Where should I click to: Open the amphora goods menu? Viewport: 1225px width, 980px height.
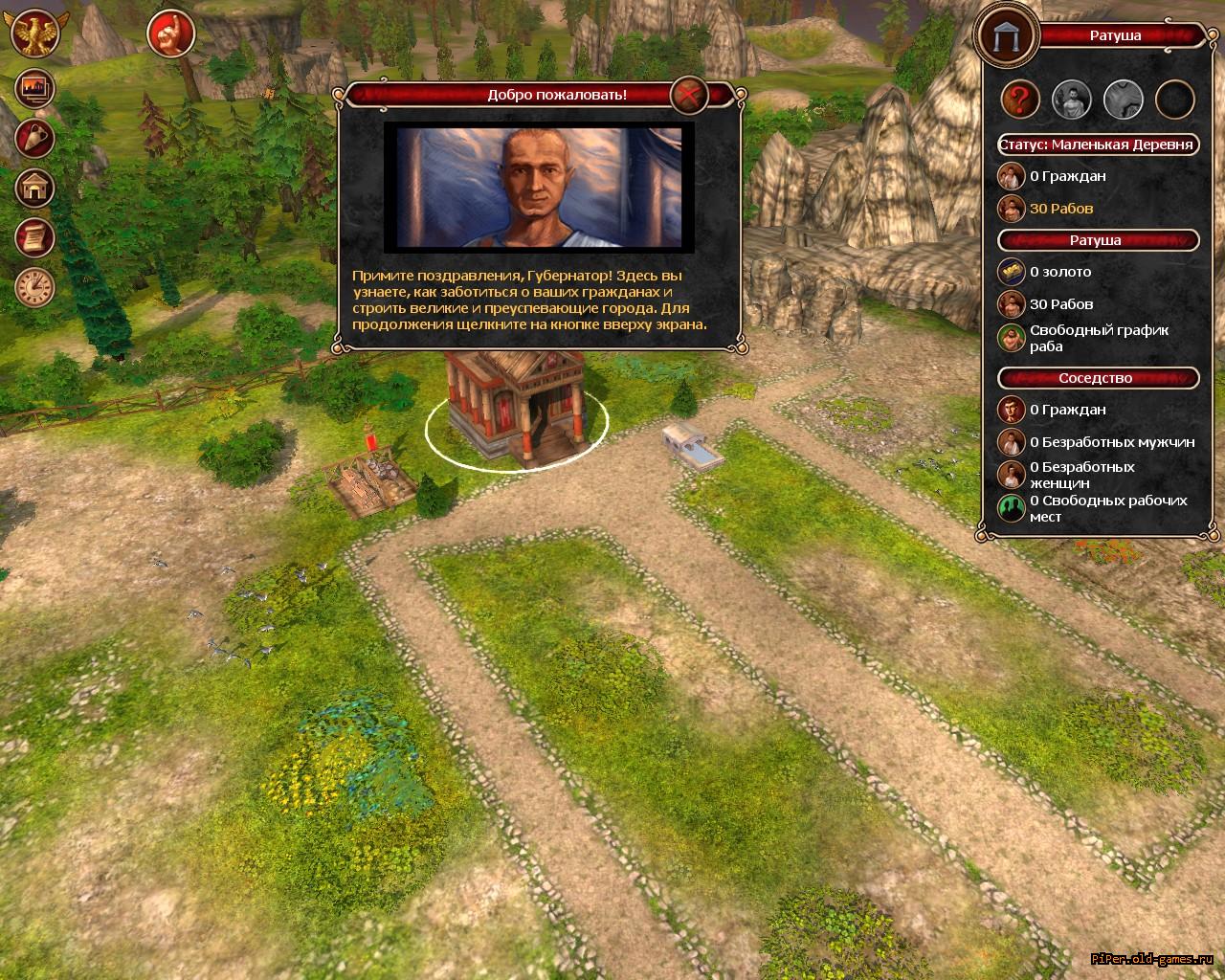[35, 139]
